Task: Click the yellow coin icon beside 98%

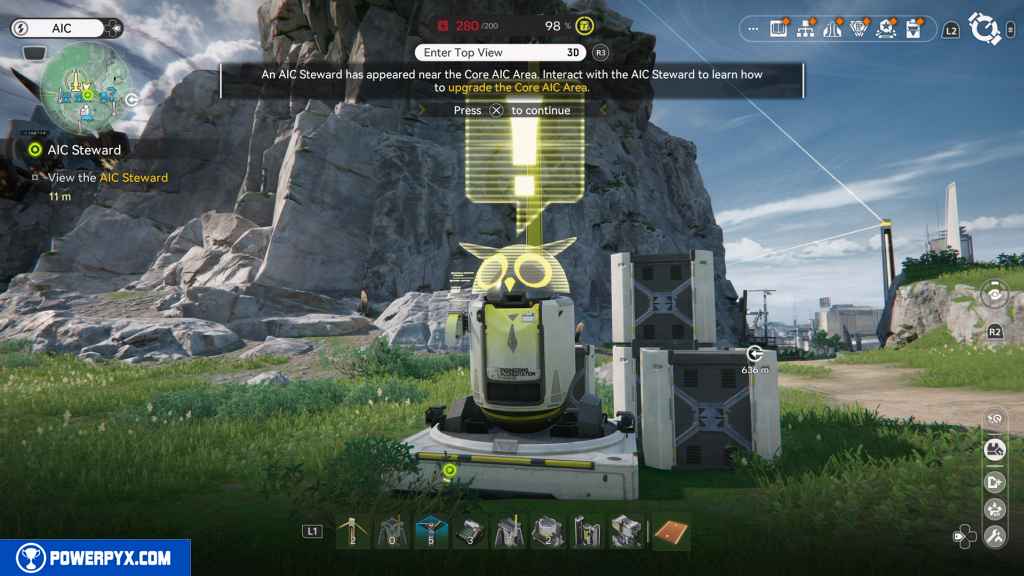Action: (585, 26)
